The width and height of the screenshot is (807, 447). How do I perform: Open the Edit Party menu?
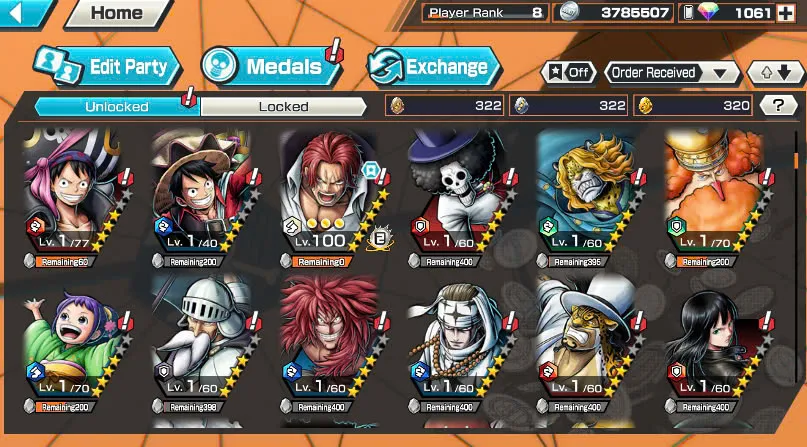coord(106,67)
